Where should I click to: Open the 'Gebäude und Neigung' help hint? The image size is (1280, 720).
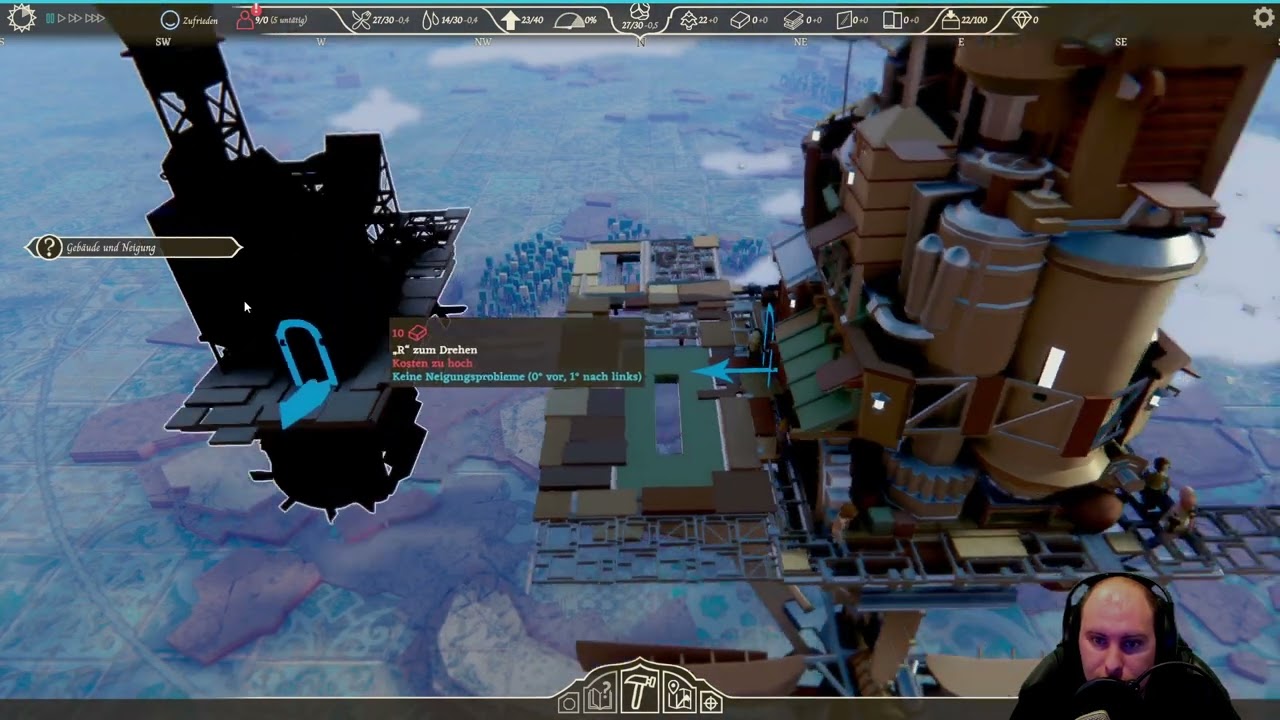point(49,247)
